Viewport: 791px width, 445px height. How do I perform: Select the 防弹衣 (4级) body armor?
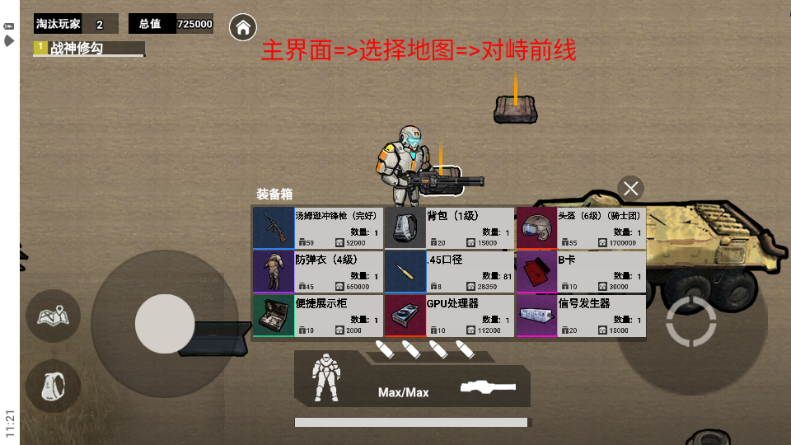pos(317,271)
